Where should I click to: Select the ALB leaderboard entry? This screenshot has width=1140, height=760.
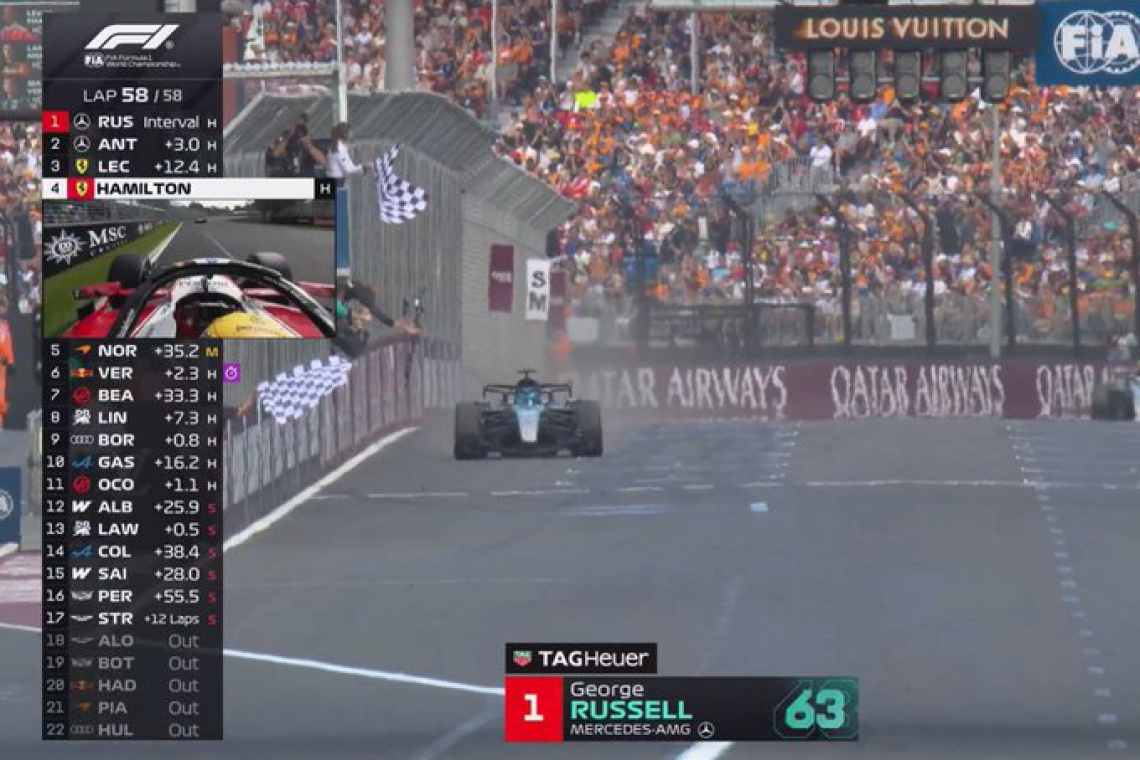[131, 507]
